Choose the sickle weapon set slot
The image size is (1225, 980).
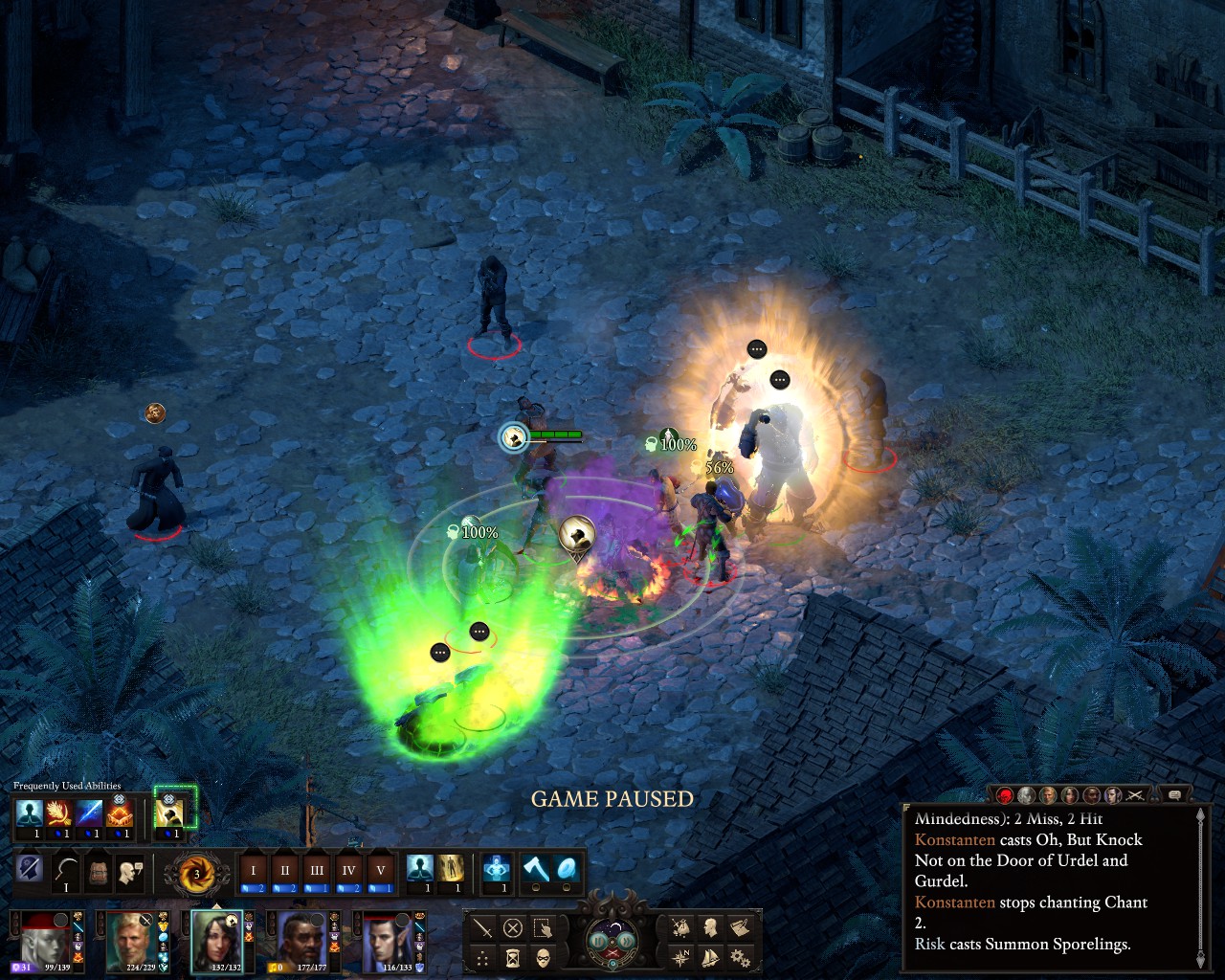click(66, 872)
